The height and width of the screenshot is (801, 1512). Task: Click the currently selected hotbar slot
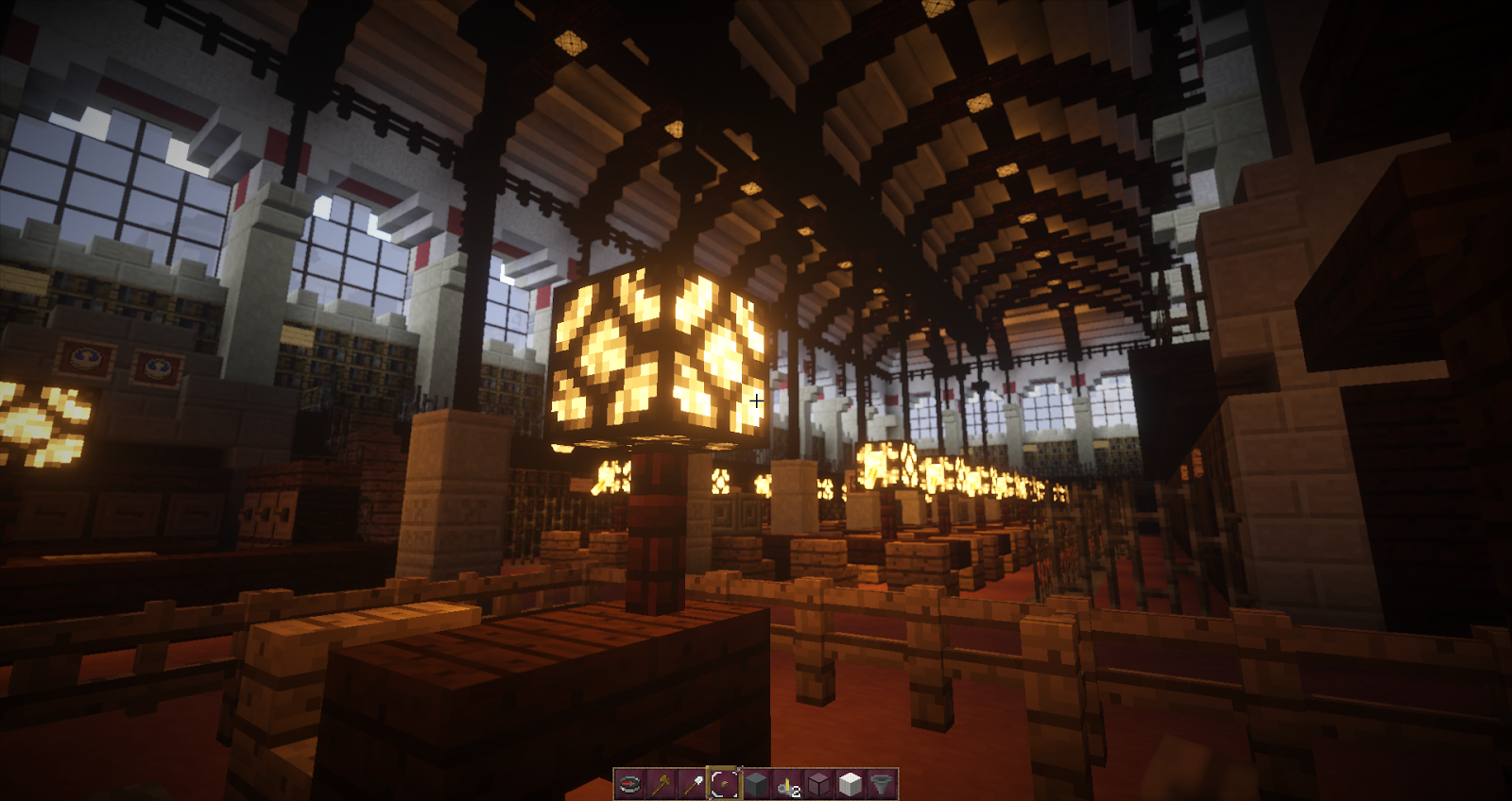(724, 782)
